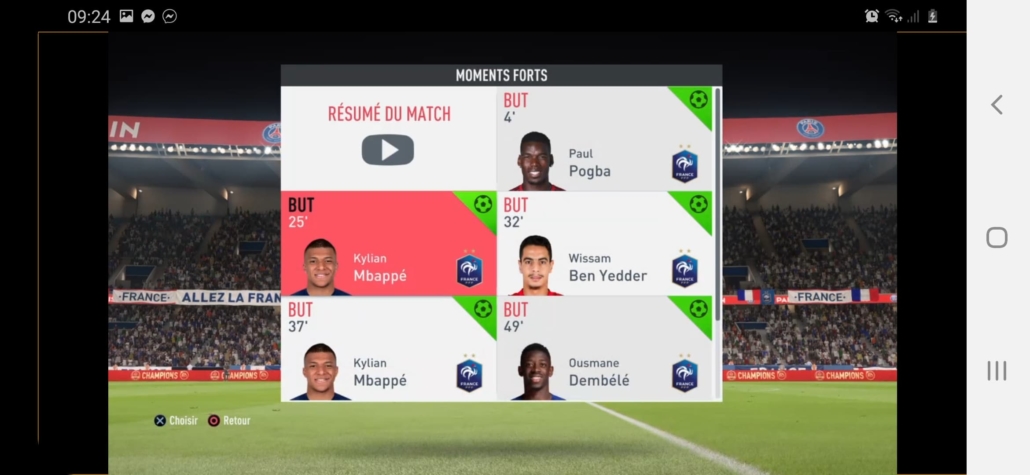Open Kylian Mbappé's 25' goal highlight

388,244
